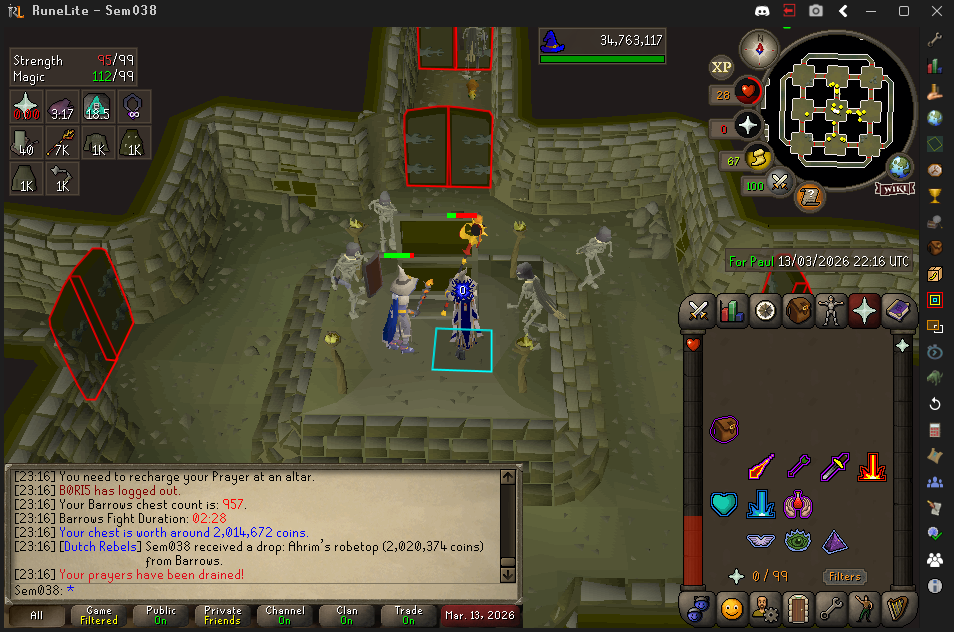Viewport: 954px width, 632px height.
Task: Toggle run energy orb
Action: [x=757, y=158]
